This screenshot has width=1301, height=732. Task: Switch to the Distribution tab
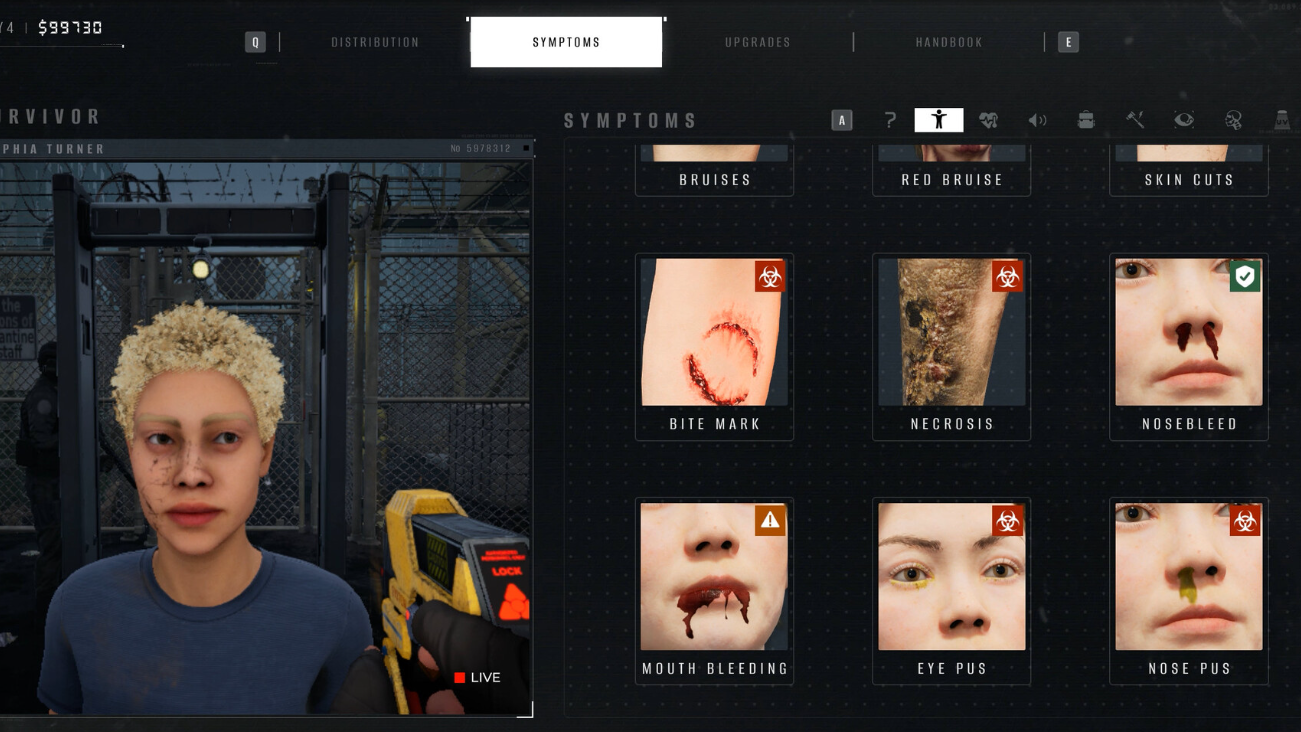click(x=375, y=42)
